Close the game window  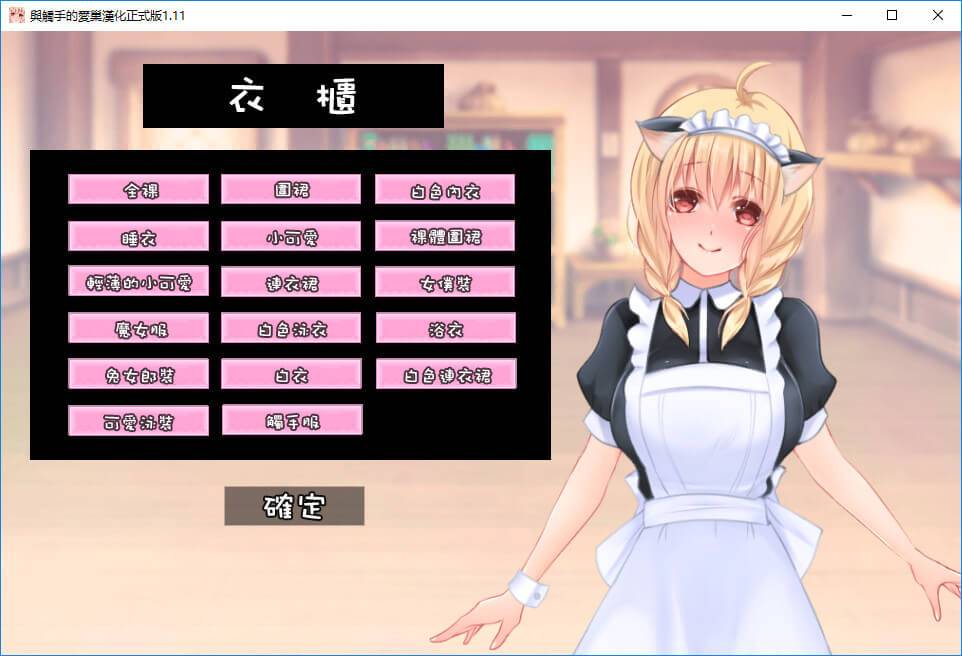(937, 15)
